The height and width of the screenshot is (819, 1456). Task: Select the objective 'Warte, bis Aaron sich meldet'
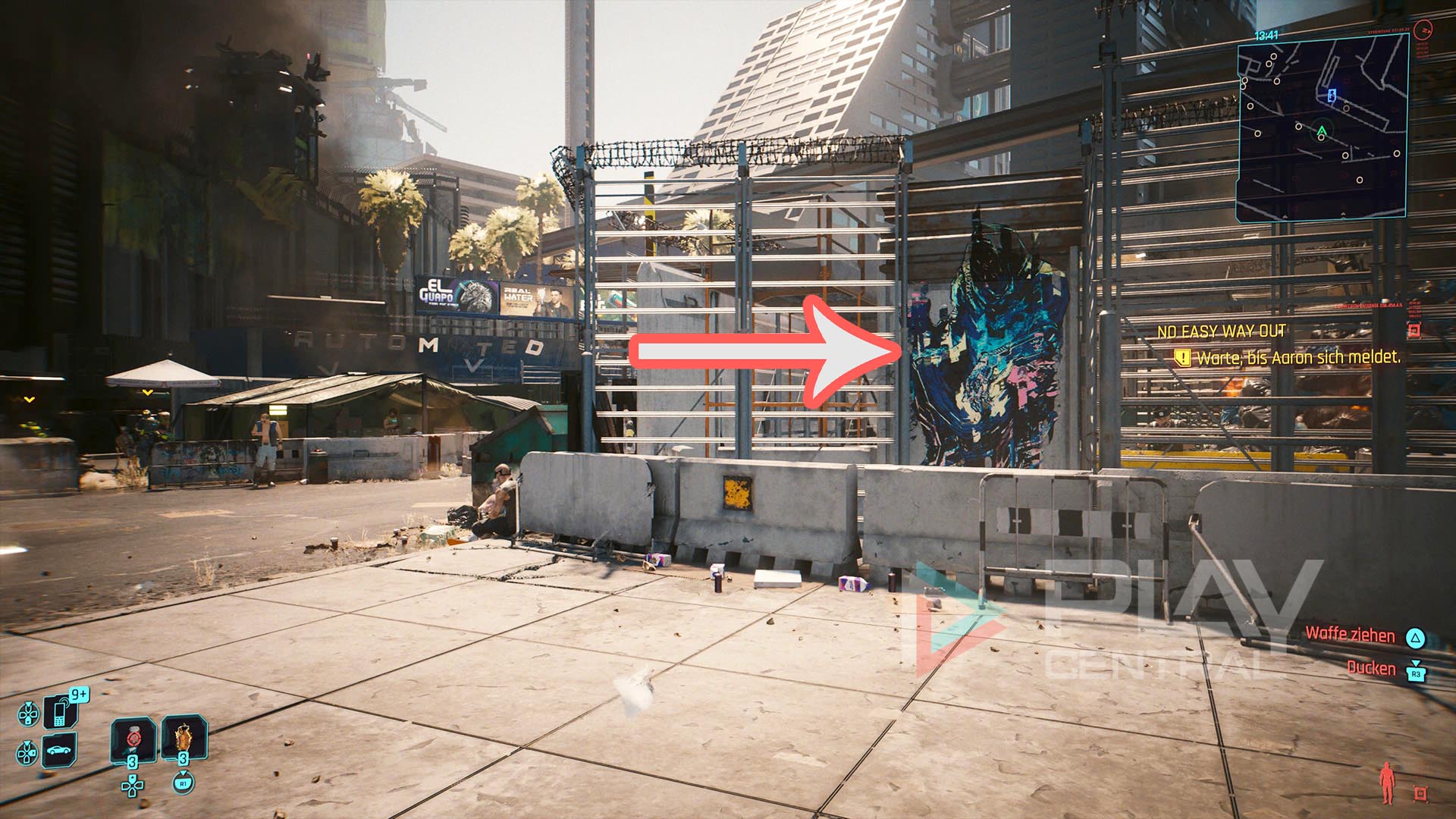click(1298, 357)
